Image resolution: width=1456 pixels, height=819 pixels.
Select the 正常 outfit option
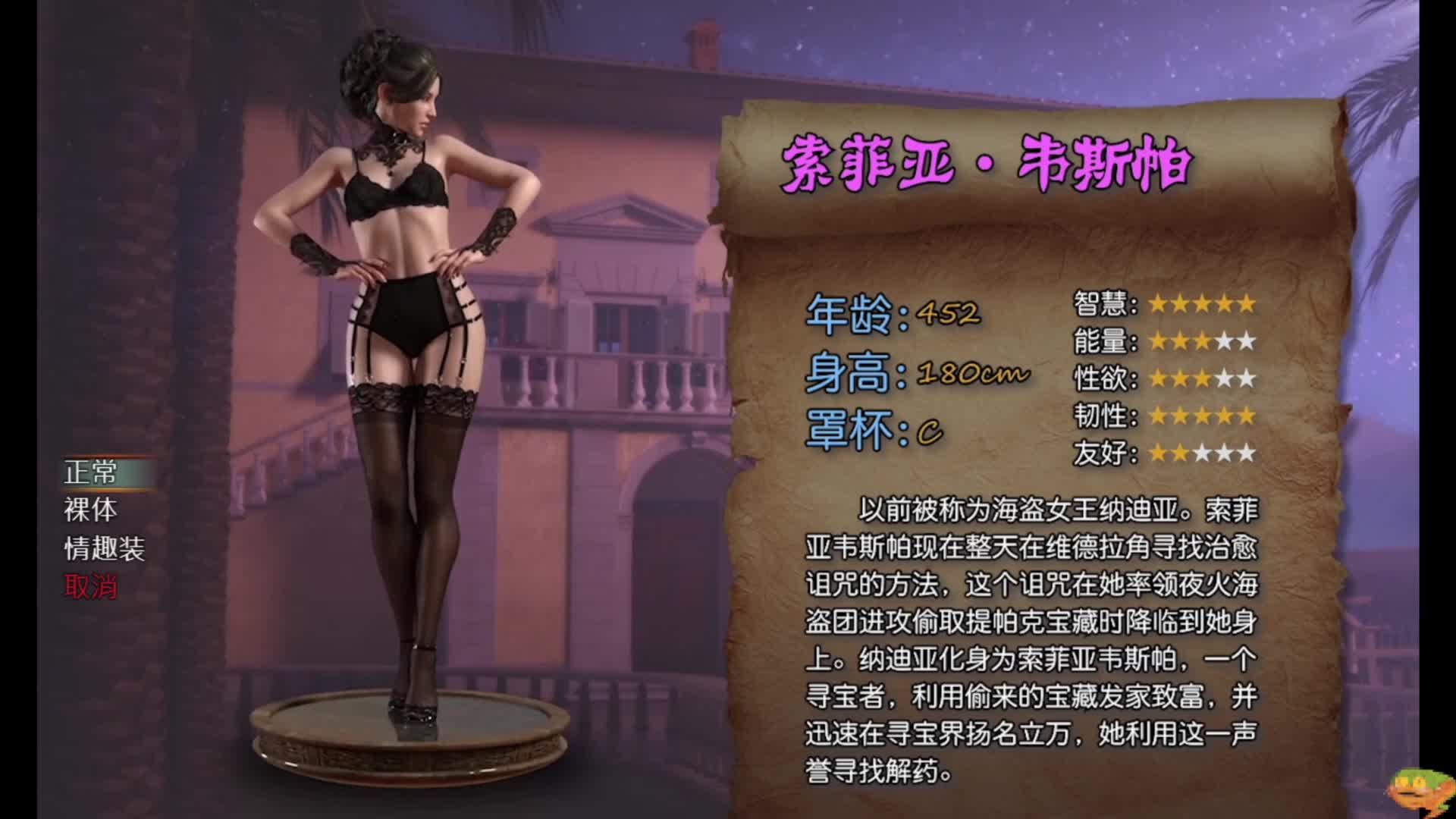tap(91, 472)
